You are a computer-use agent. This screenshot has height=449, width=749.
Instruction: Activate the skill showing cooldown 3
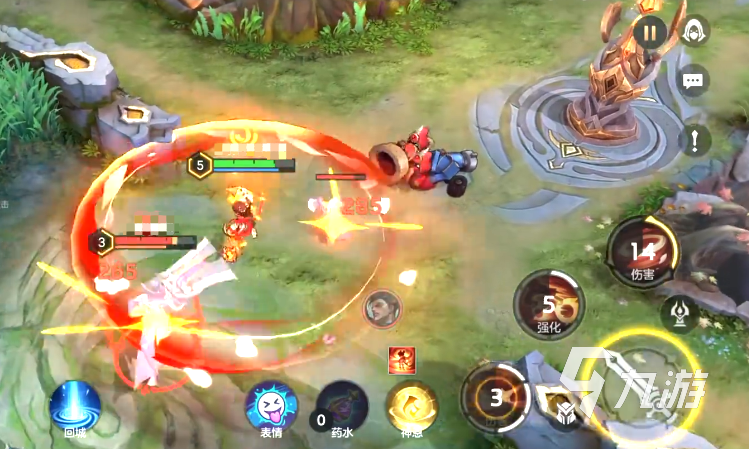coord(495,397)
